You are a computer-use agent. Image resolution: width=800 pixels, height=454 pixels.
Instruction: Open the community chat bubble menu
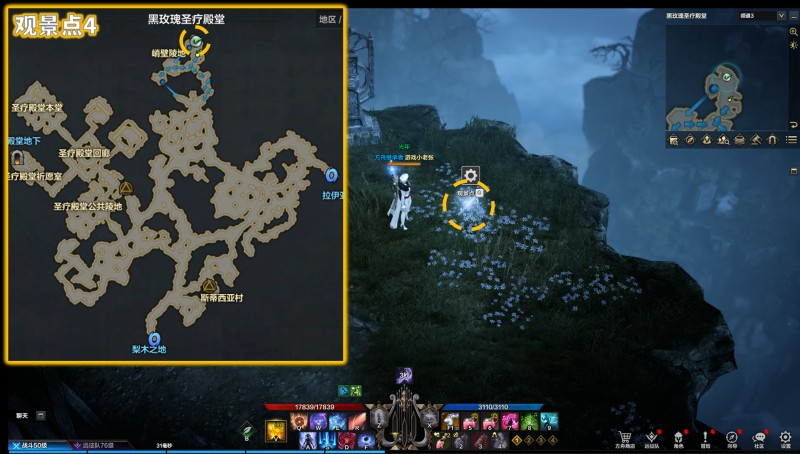(759, 435)
